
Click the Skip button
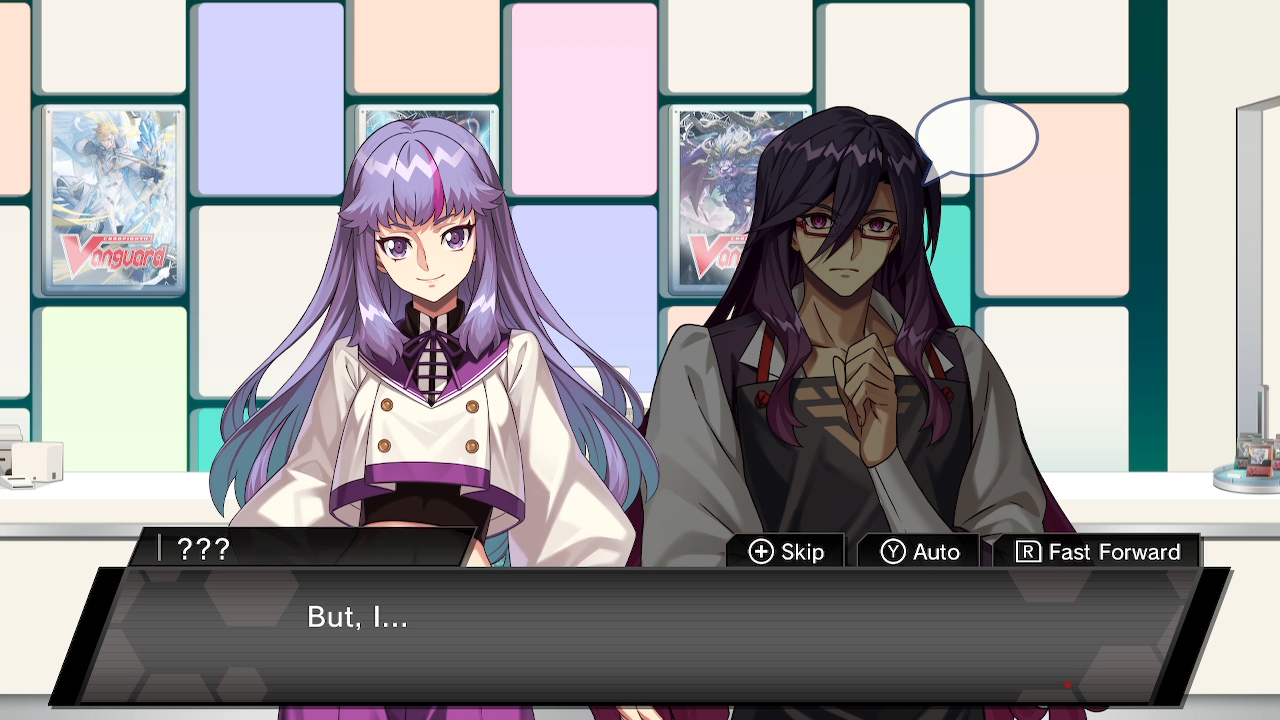coord(785,551)
